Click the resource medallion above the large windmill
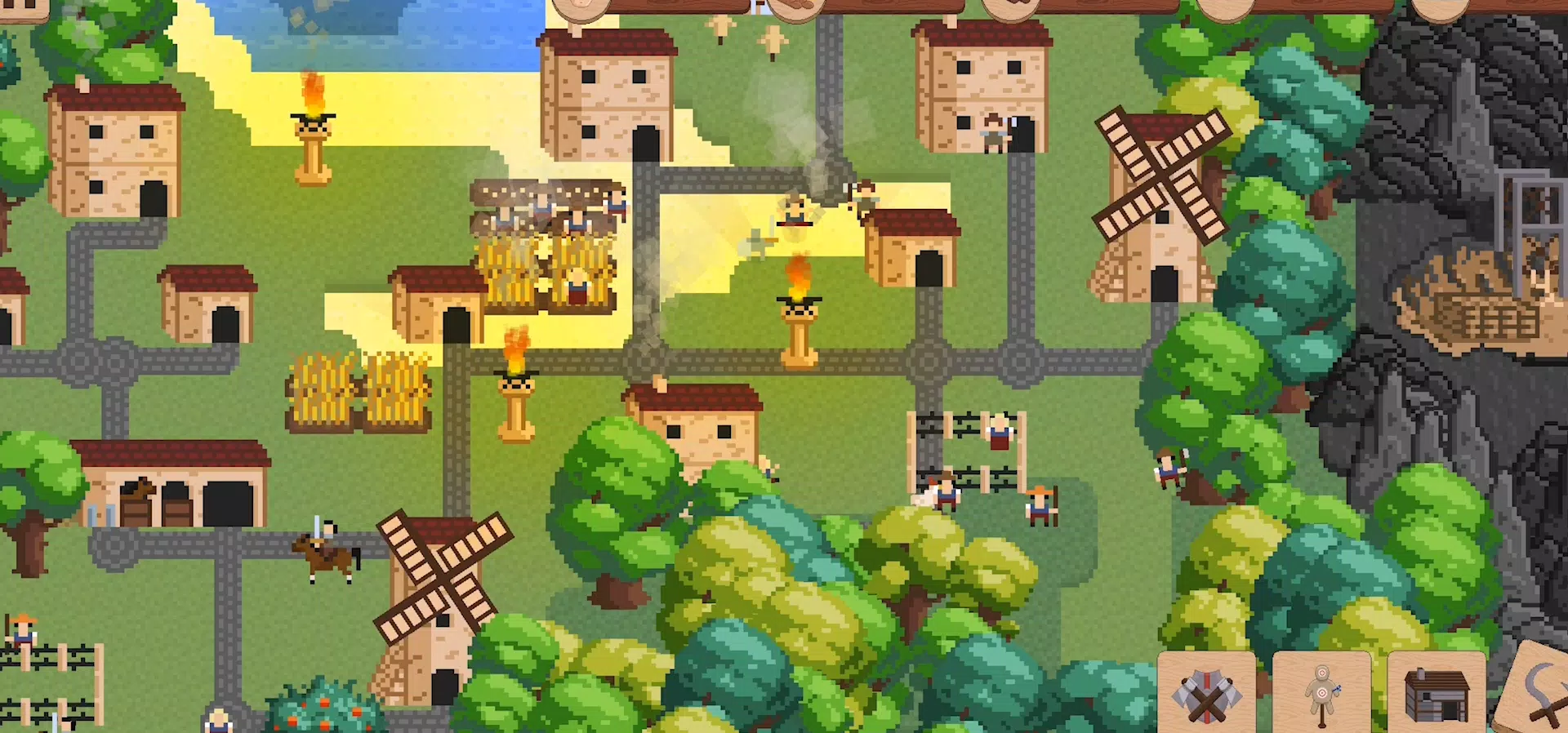 click(x=1221, y=10)
